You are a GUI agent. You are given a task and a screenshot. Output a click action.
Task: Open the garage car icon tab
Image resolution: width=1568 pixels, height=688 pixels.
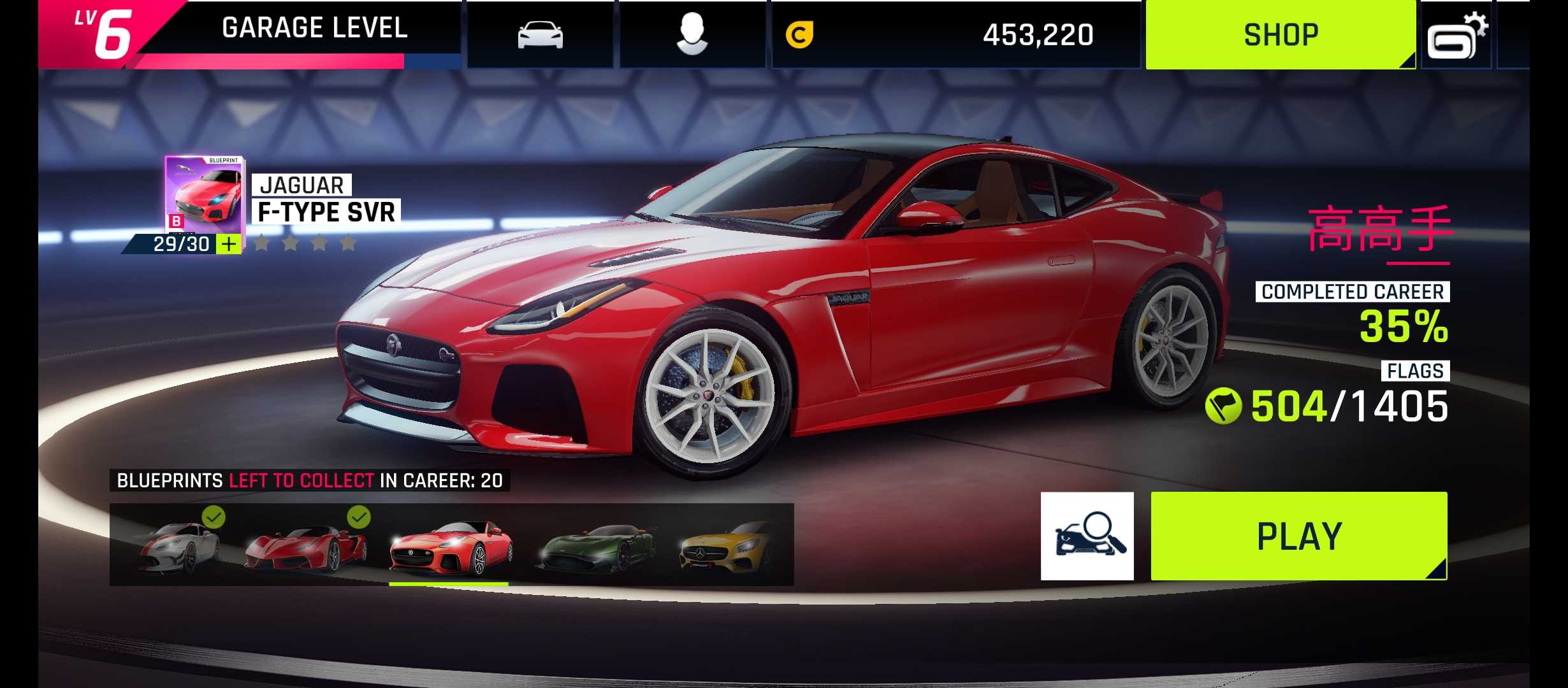540,34
